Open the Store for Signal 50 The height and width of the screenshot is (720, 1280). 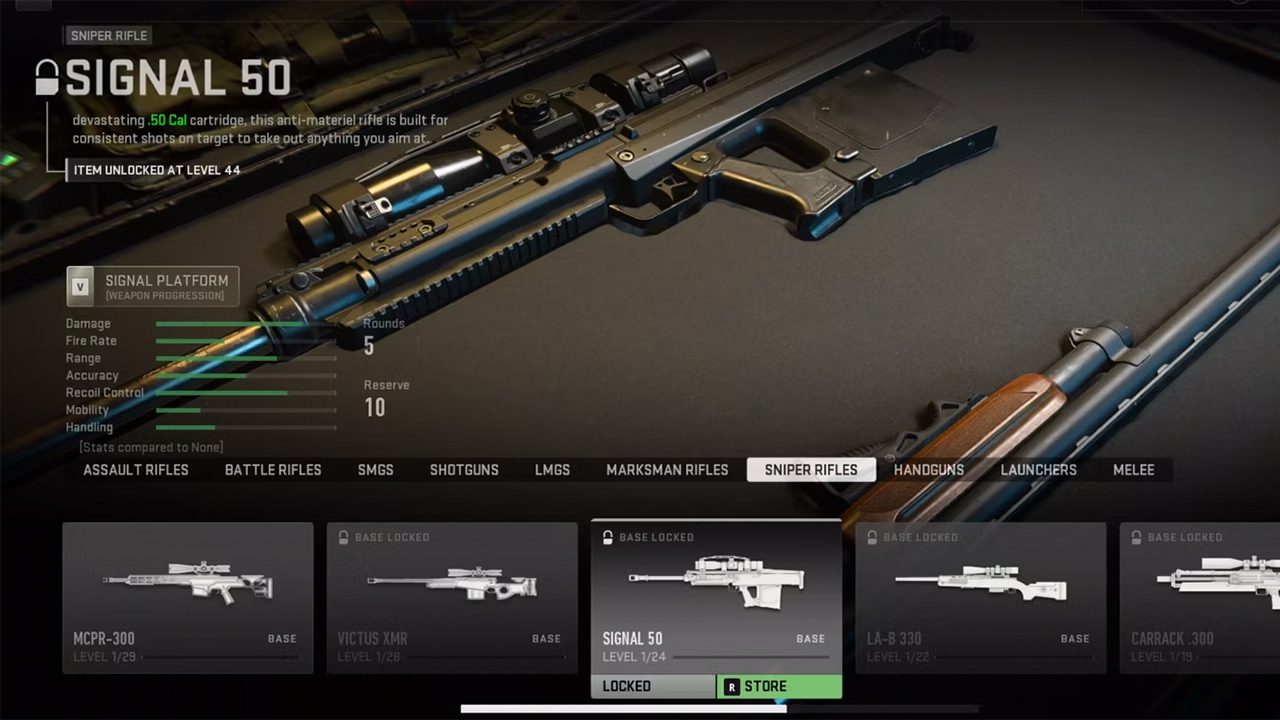pyautogui.click(x=779, y=687)
